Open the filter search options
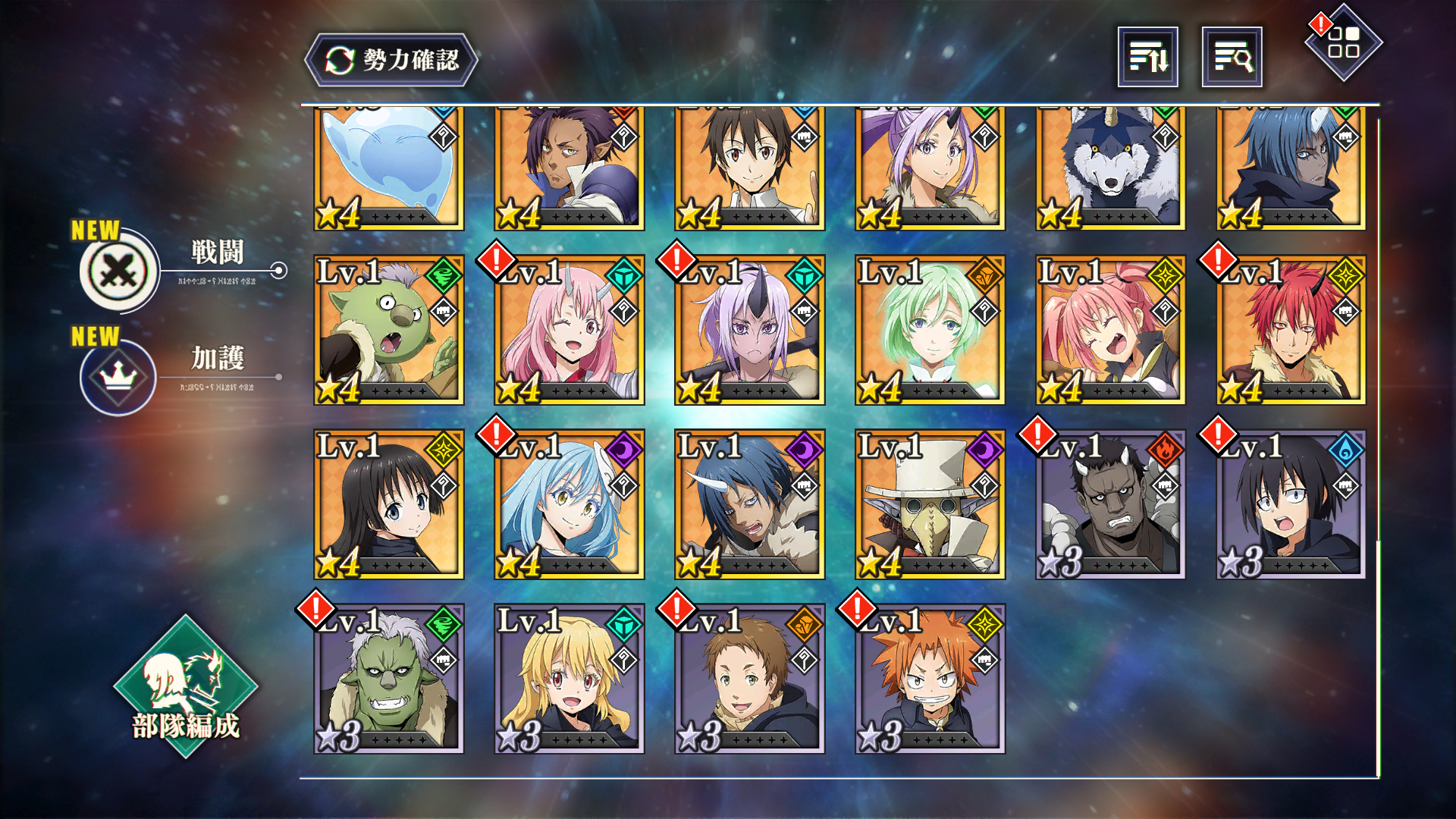This screenshot has height=819, width=1456. [x=1232, y=57]
